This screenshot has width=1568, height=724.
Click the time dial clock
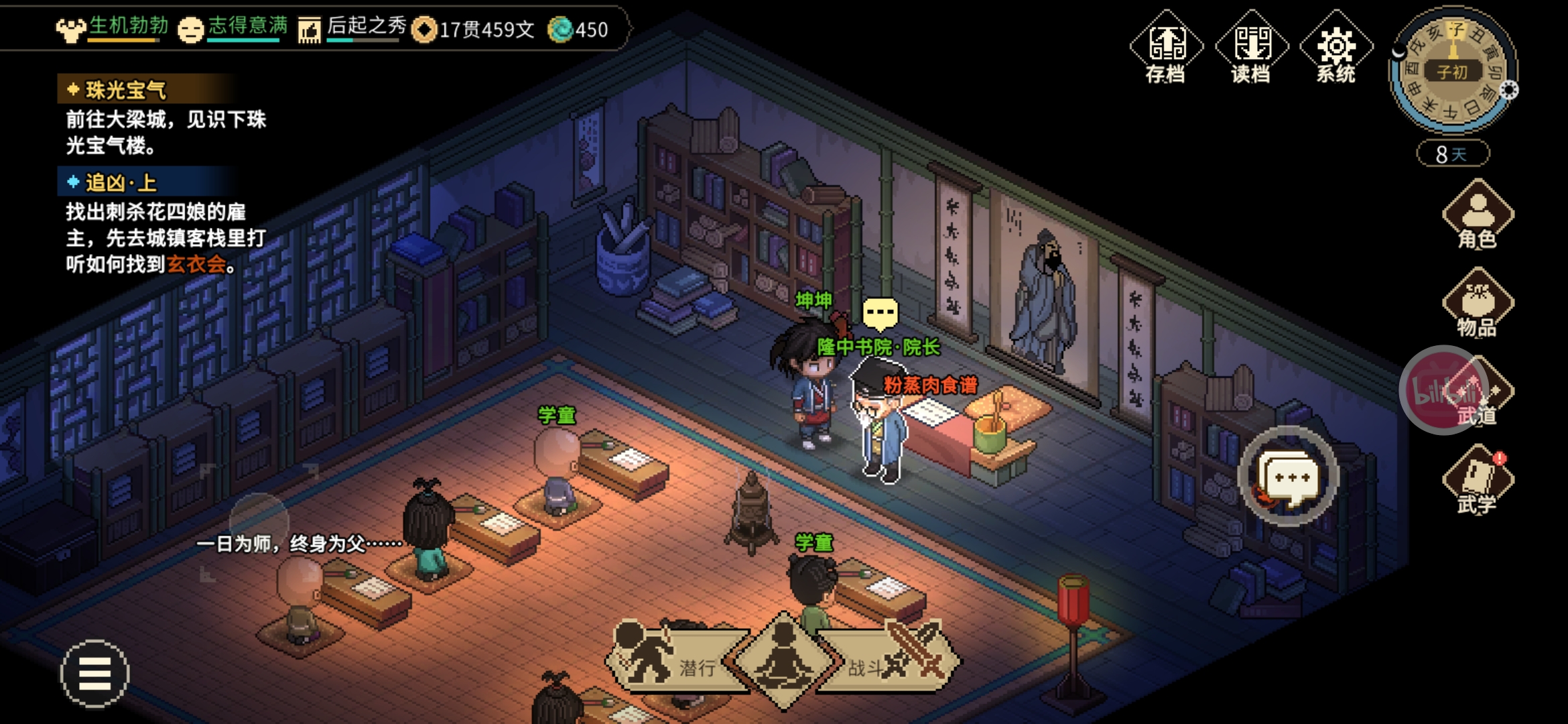pyautogui.click(x=1451, y=70)
